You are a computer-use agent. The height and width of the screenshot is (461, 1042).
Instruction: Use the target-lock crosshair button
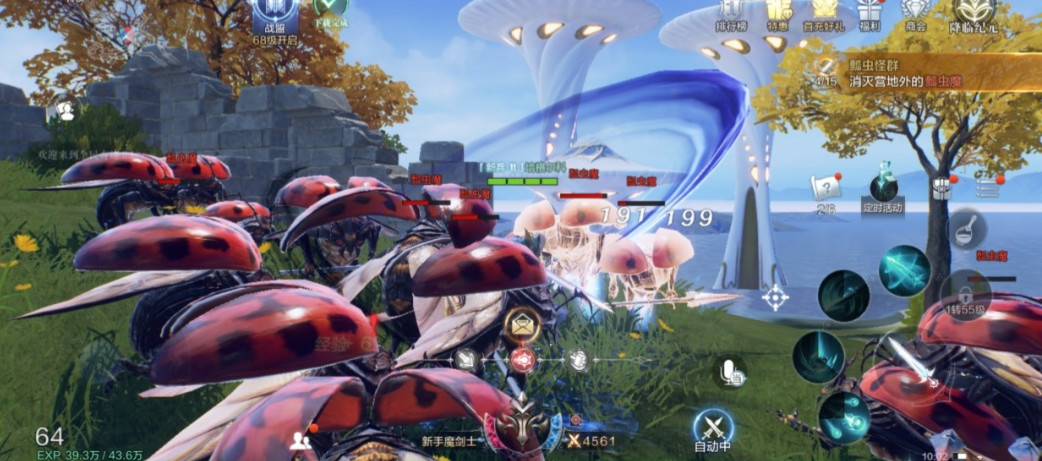775,297
